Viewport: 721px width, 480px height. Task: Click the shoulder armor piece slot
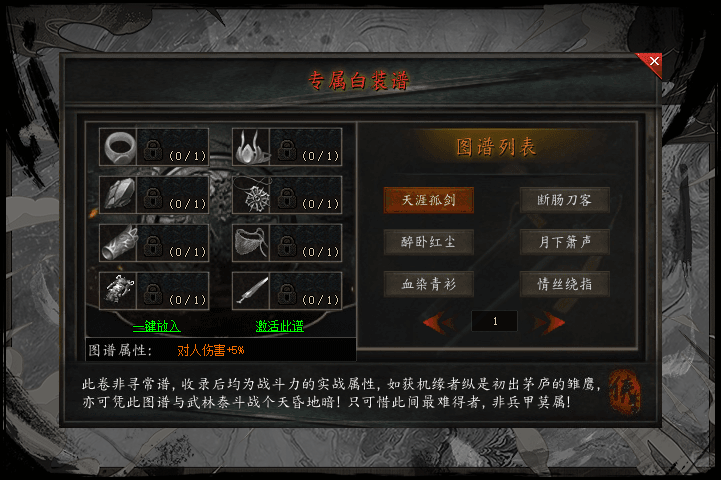tap(119, 195)
